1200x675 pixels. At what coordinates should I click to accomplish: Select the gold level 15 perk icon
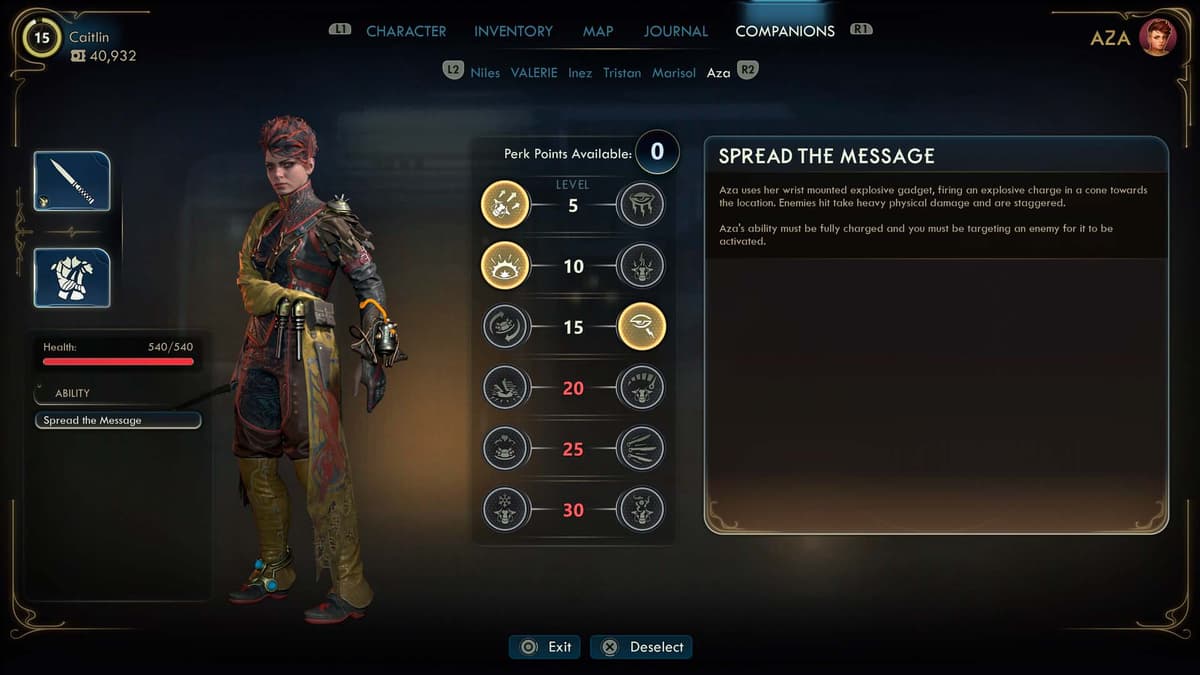pos(641,327)
